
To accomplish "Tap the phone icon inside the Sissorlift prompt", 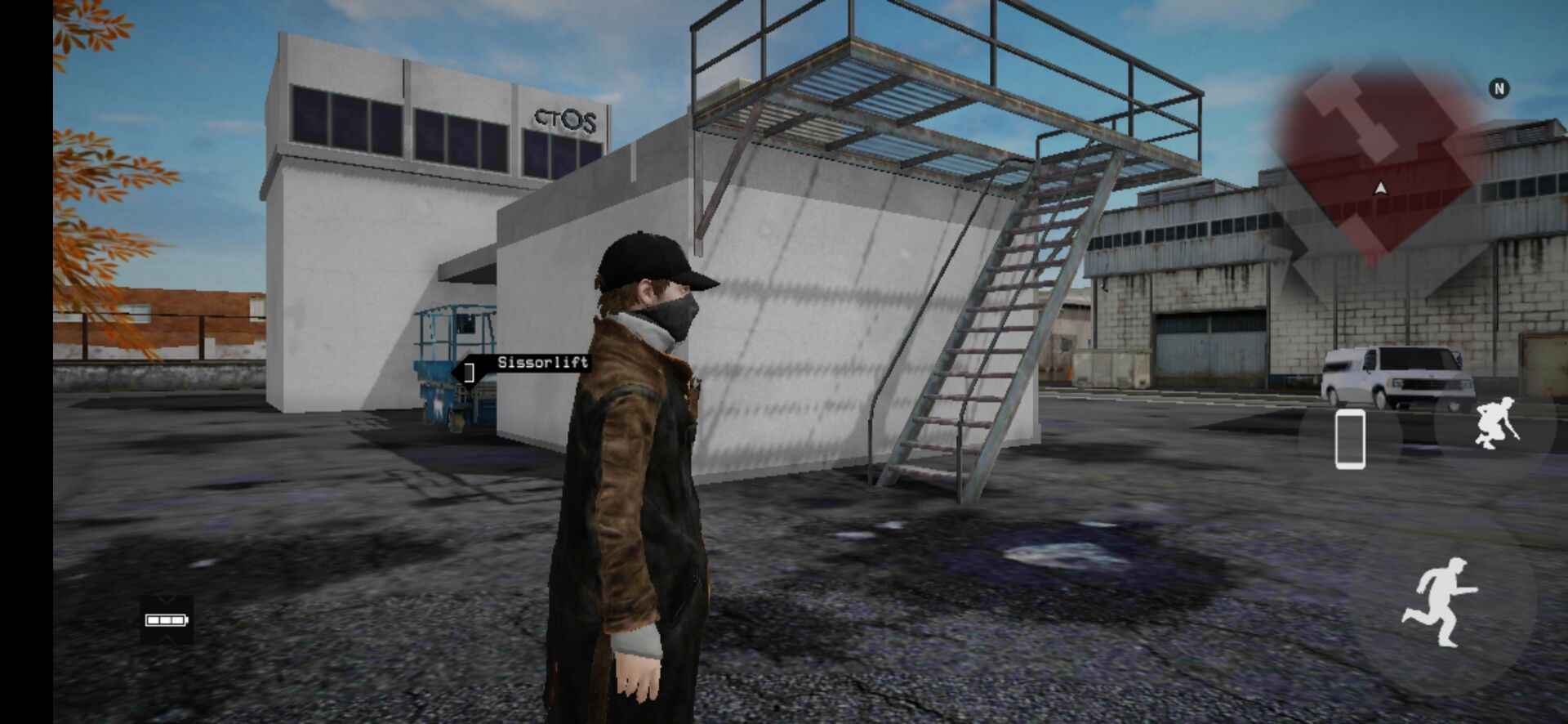I will coord(470,370).
